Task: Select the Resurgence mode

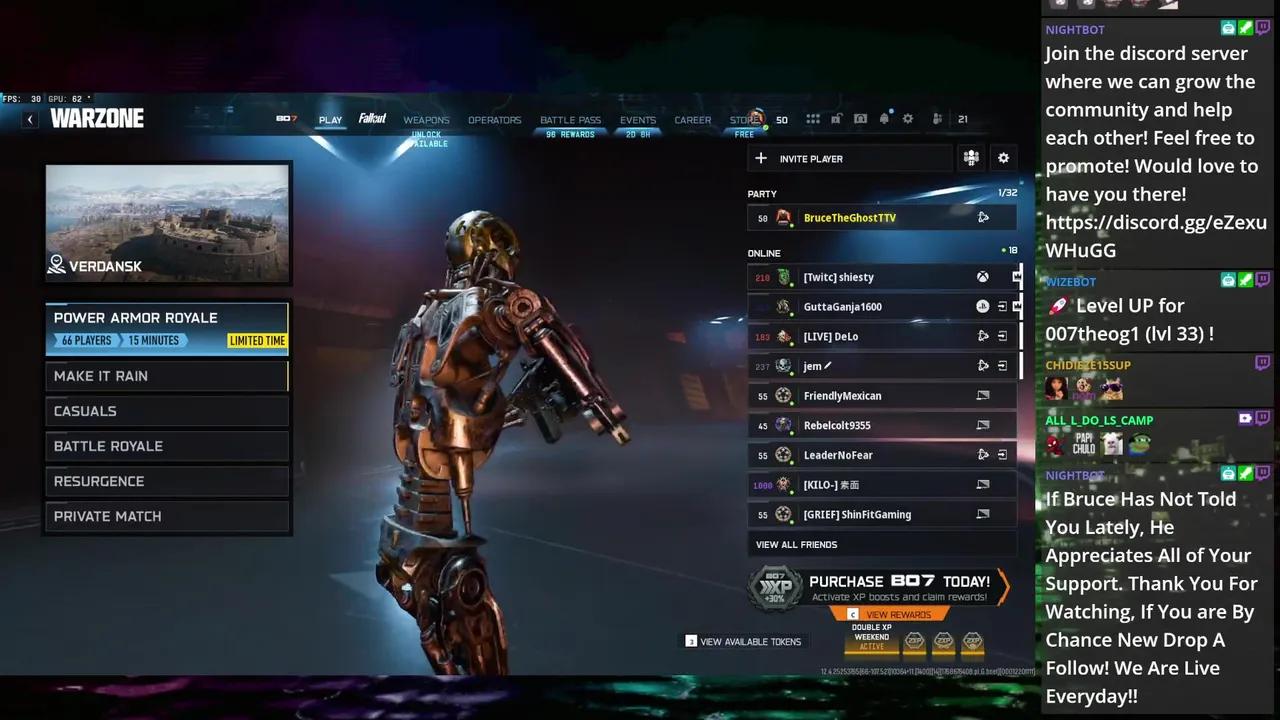Action: [x=167, y=481]
